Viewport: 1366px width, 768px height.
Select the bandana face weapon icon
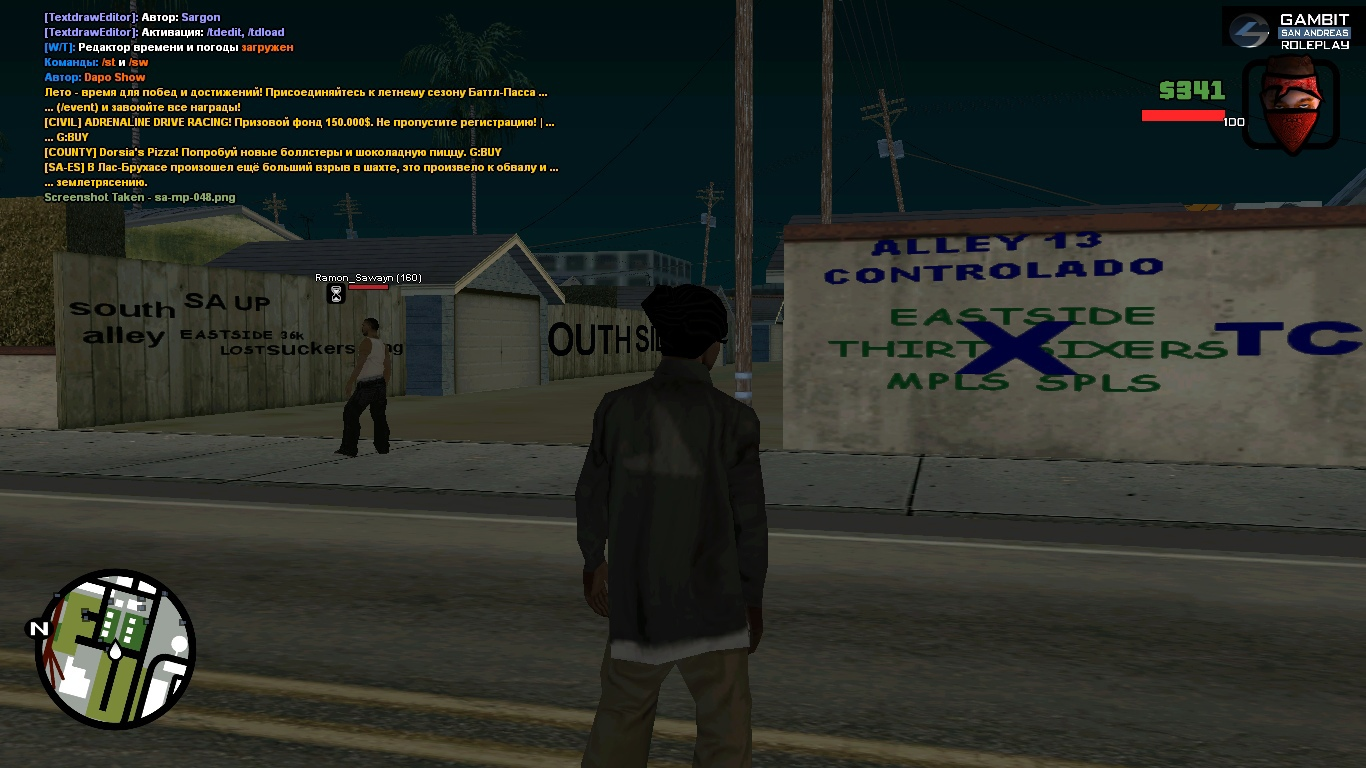1290,105
